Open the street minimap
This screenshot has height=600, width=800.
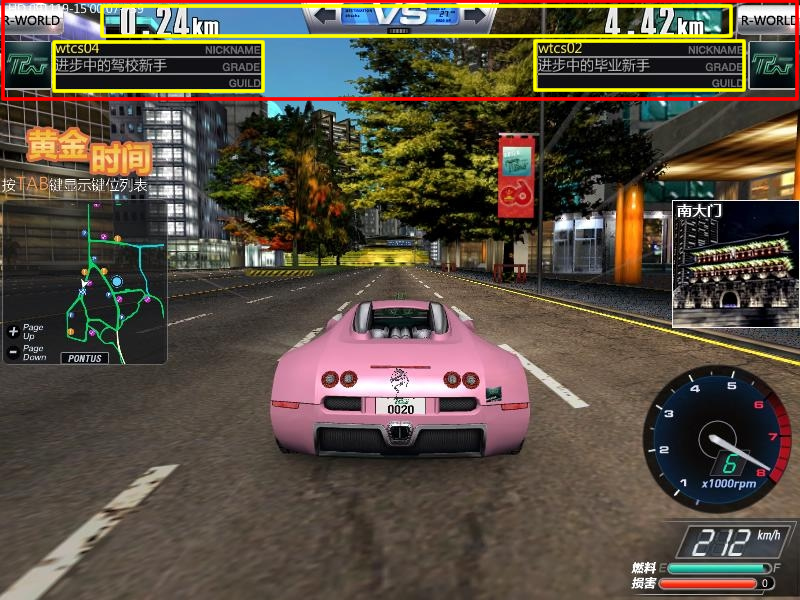[85, 280]
